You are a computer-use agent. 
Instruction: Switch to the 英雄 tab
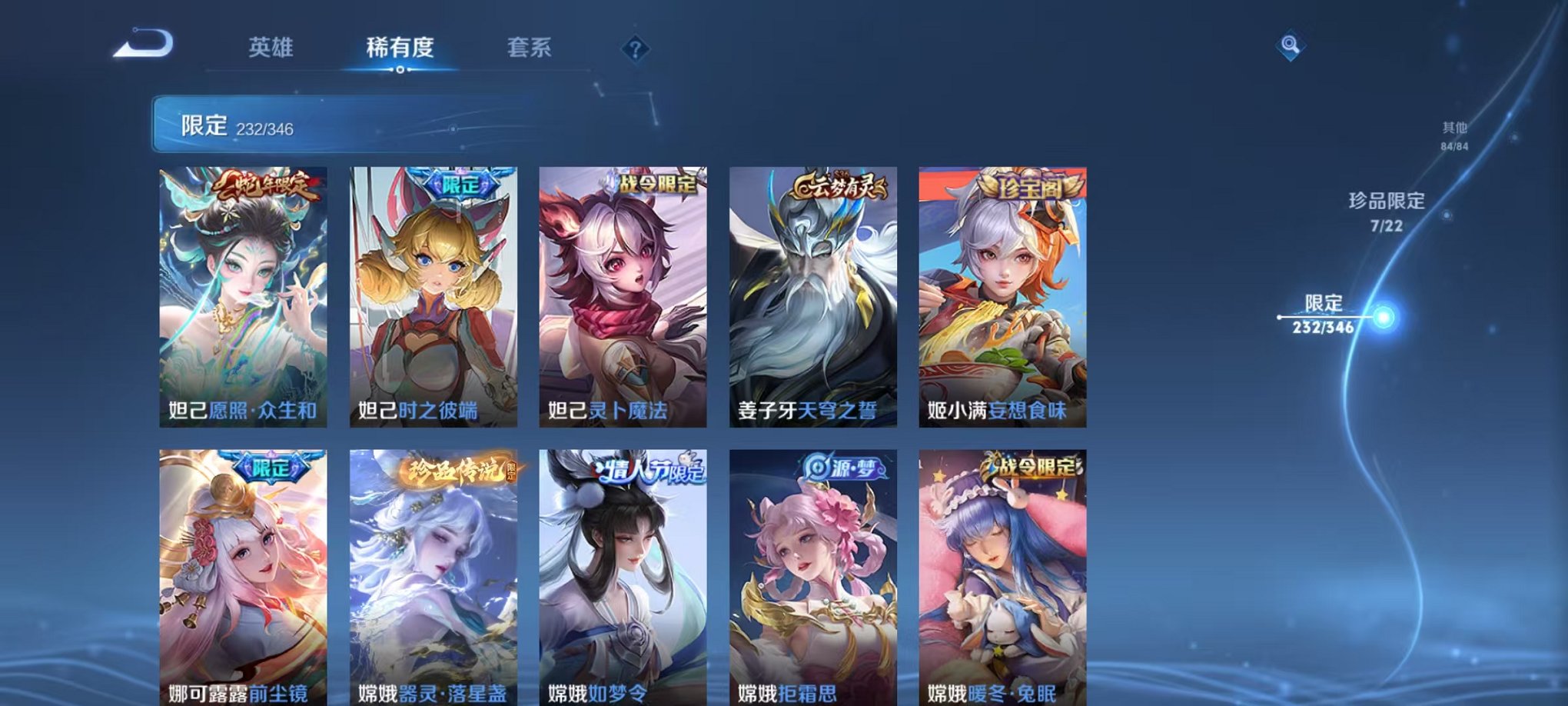click(272, 48)
